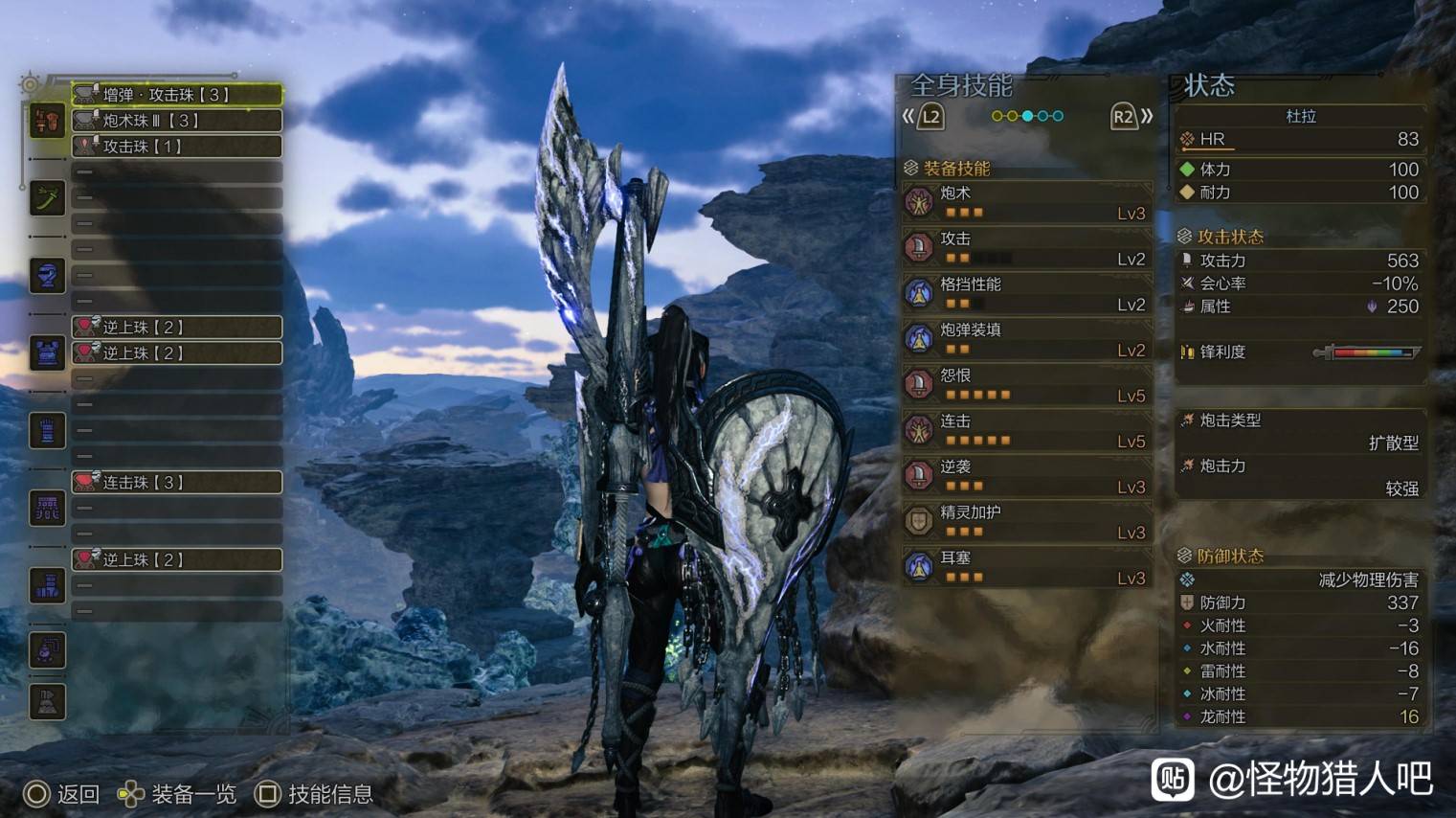
Task: Choose the leg armor icon
Action: click(x=47, y=585)
